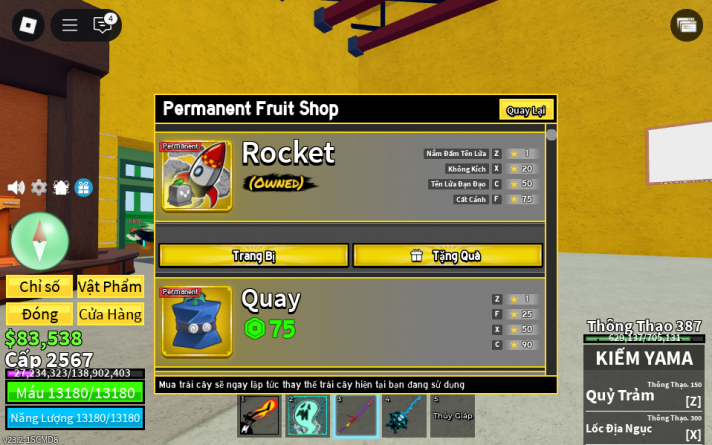Select the blue Quay fruit thumbnail

point(197,322)
